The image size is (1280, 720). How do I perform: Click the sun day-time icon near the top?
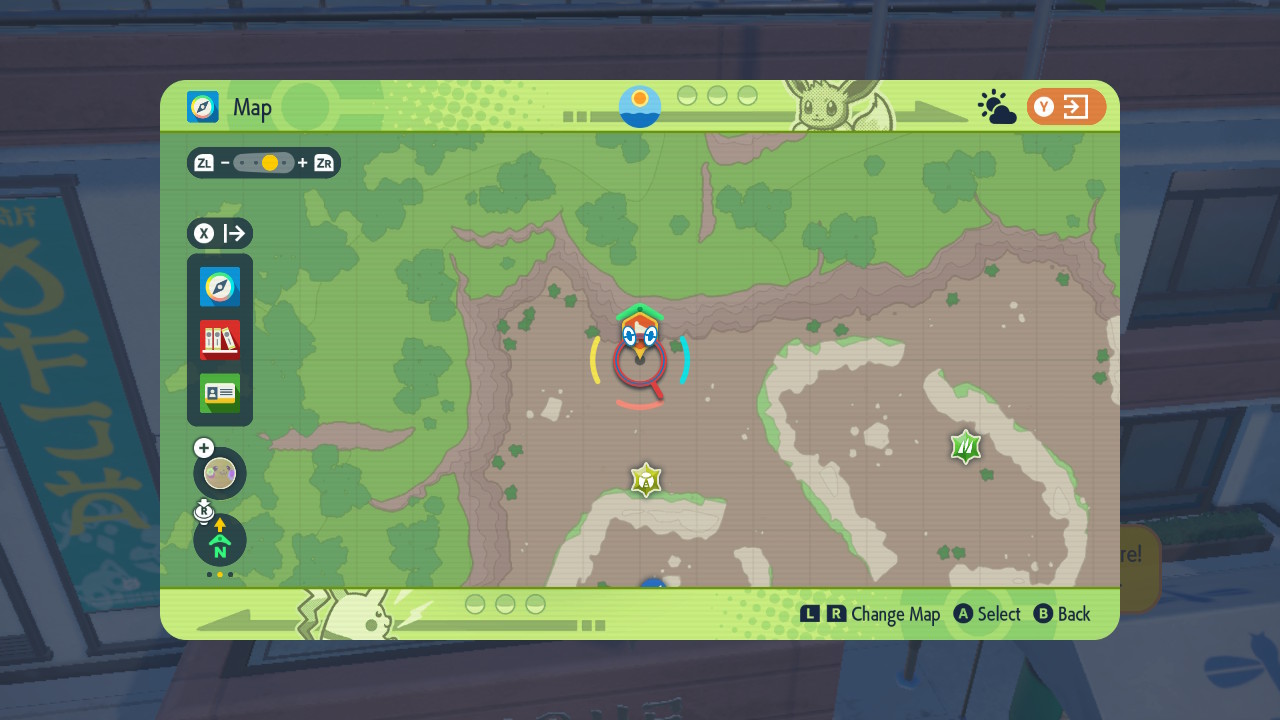[x=638, y=105]
